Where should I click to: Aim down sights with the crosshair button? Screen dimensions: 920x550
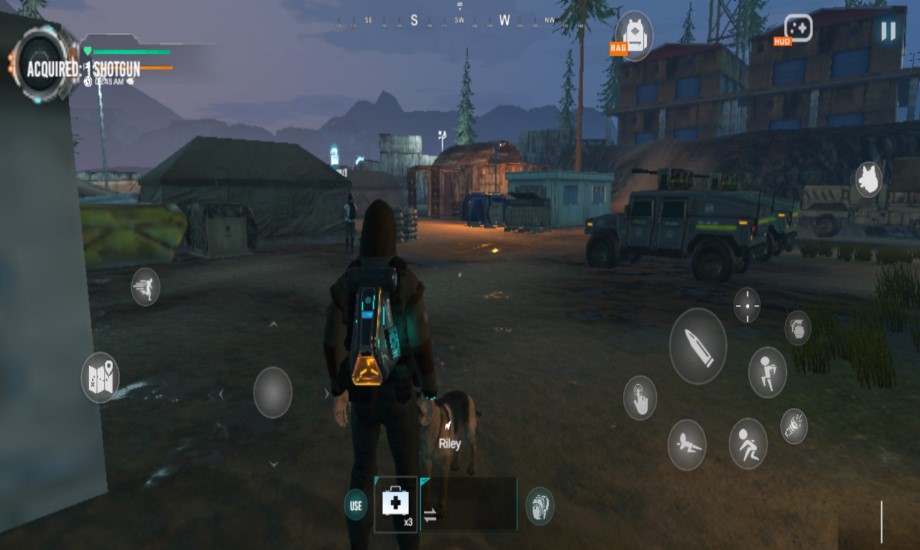coord(747,305)
